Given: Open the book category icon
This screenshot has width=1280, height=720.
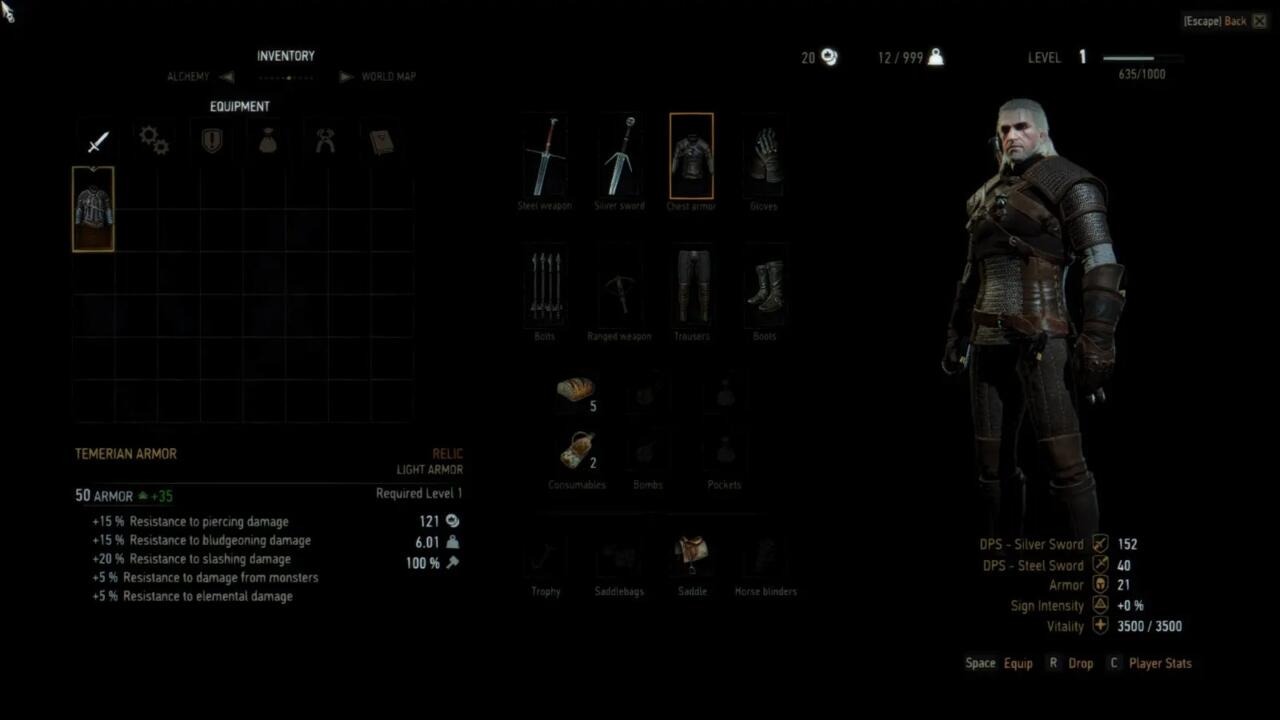Looking at the screenshot, I should (381, 141).
